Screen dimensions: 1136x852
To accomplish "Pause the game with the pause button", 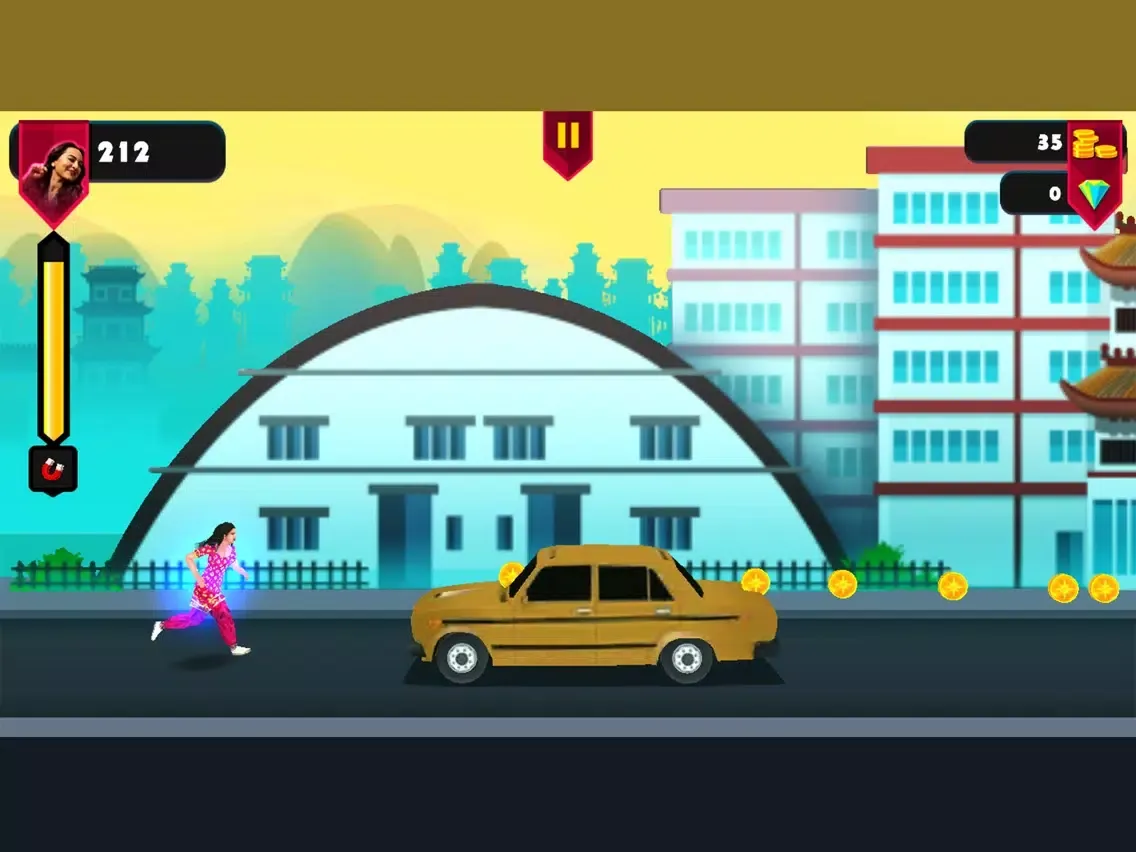I will click(x=568, y=139).
